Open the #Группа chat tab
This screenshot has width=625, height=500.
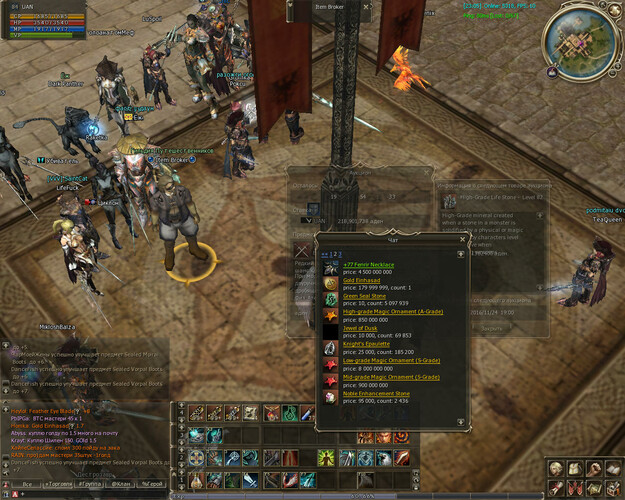pyautogui.click(x=96, y=483)
